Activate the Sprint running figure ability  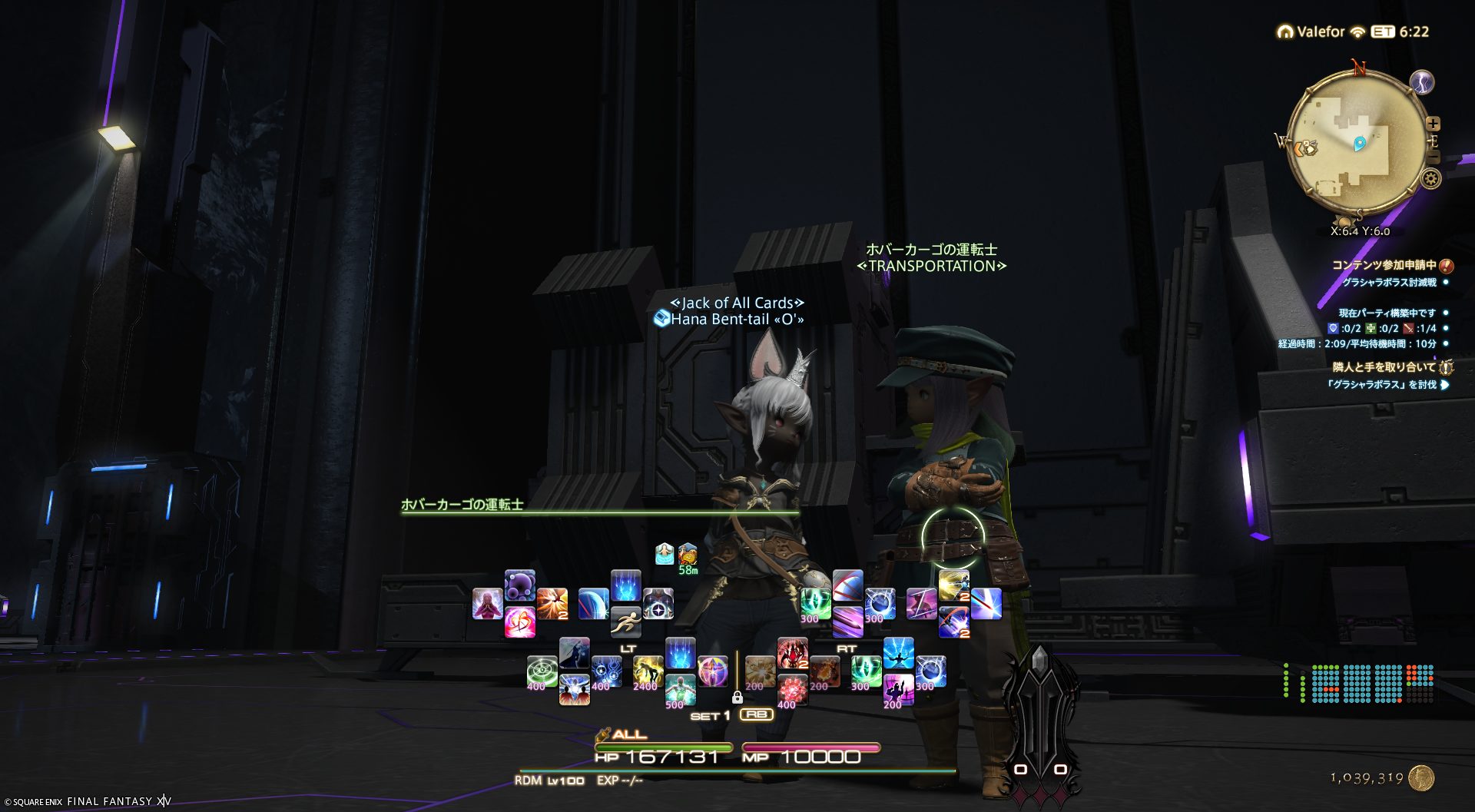tap(626, 622)
